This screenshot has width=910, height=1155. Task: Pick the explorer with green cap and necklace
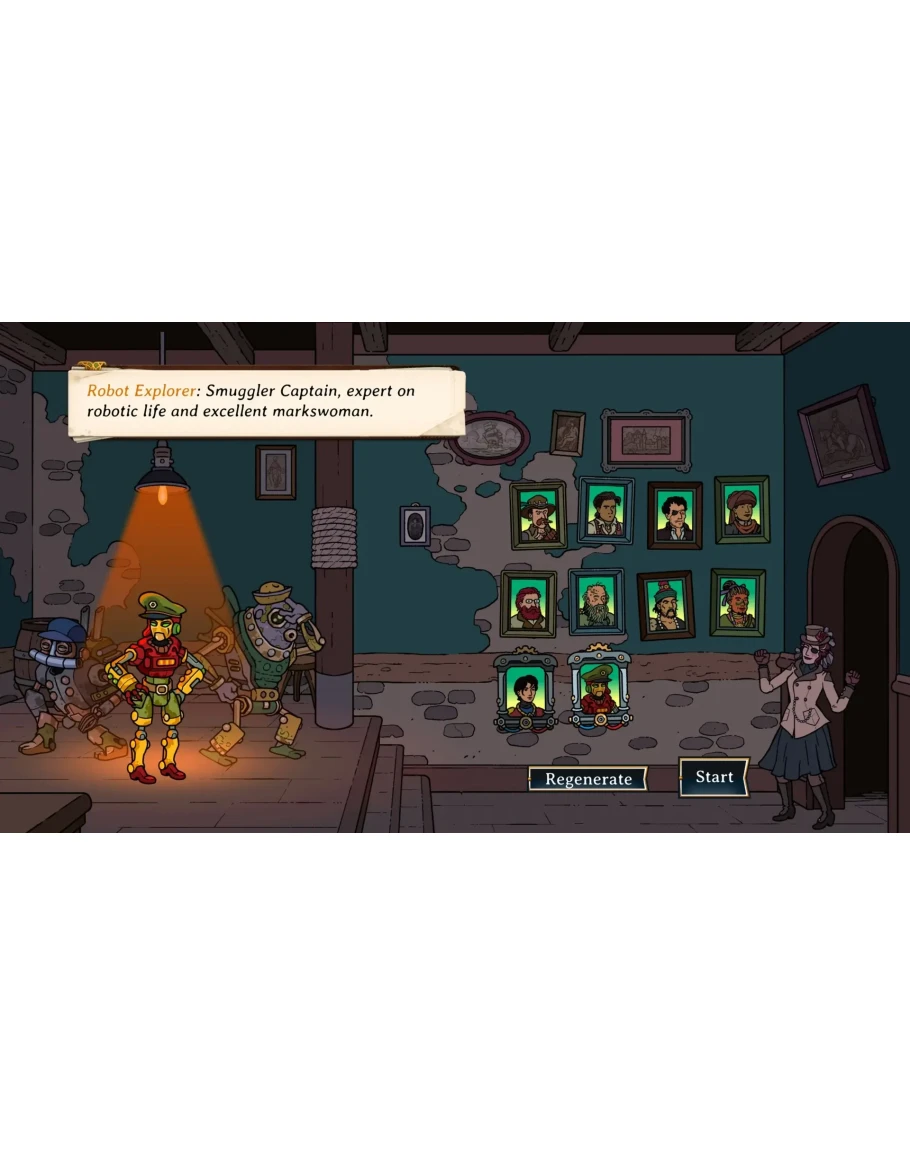pyautogui.click(x=665, y=605)
